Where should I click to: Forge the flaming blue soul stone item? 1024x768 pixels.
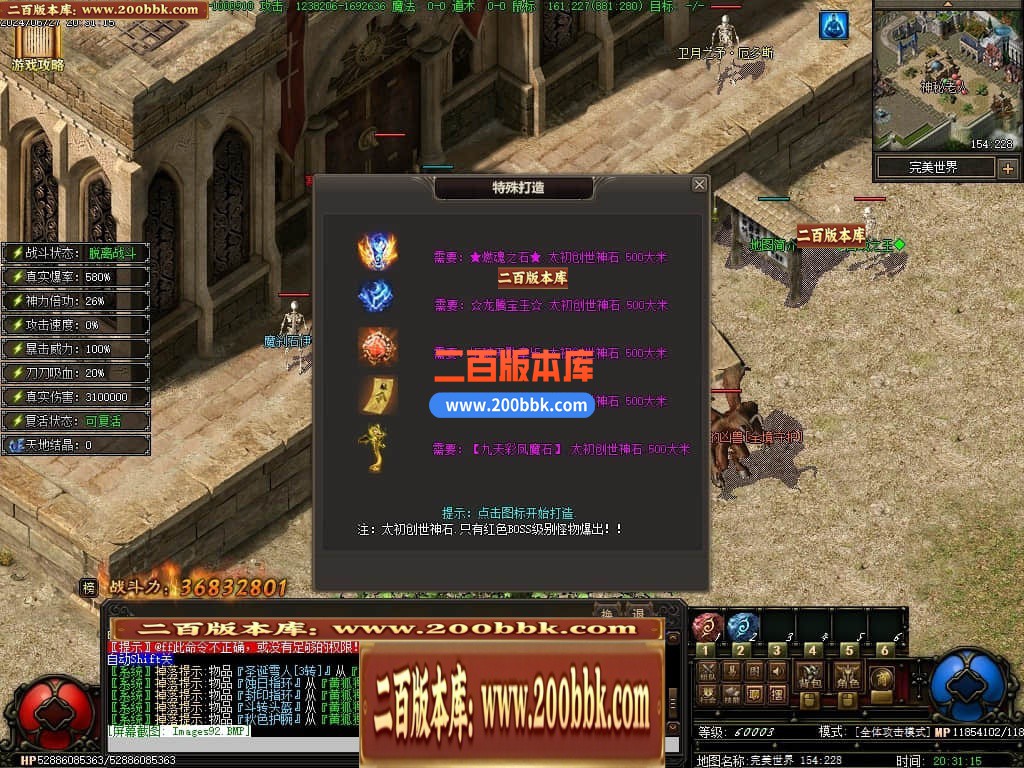[378, 251]
